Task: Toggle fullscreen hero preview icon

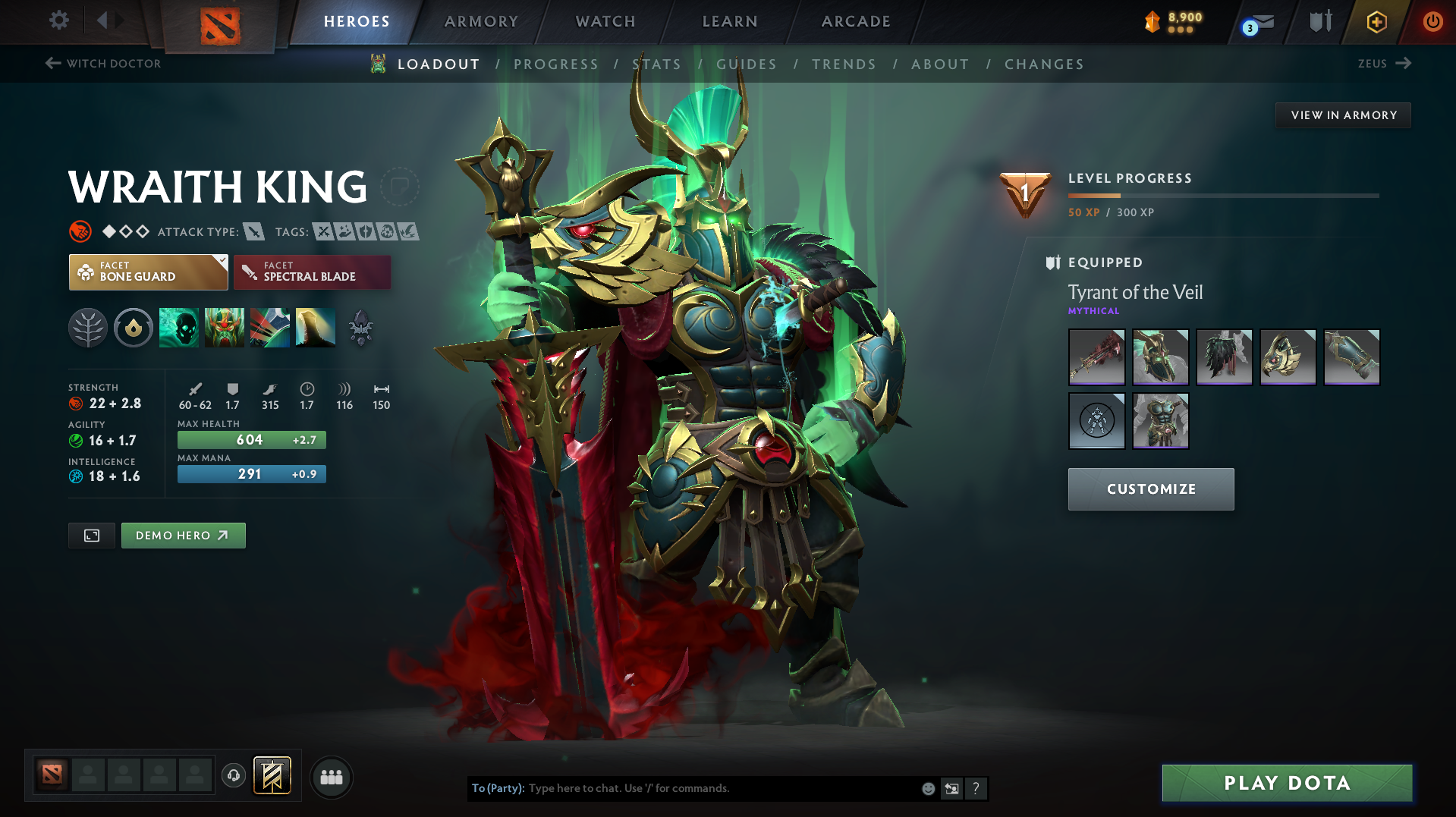Action: coord(91,535)
